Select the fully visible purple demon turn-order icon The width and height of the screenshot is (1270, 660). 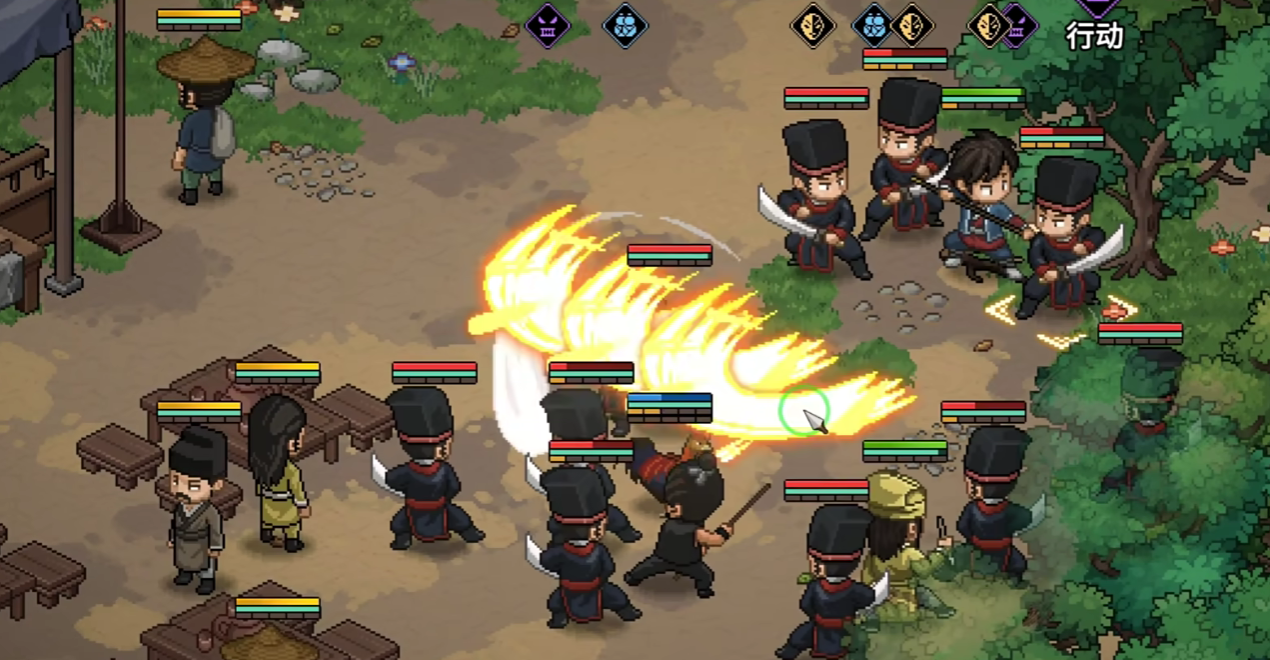(x=548, y=25)
